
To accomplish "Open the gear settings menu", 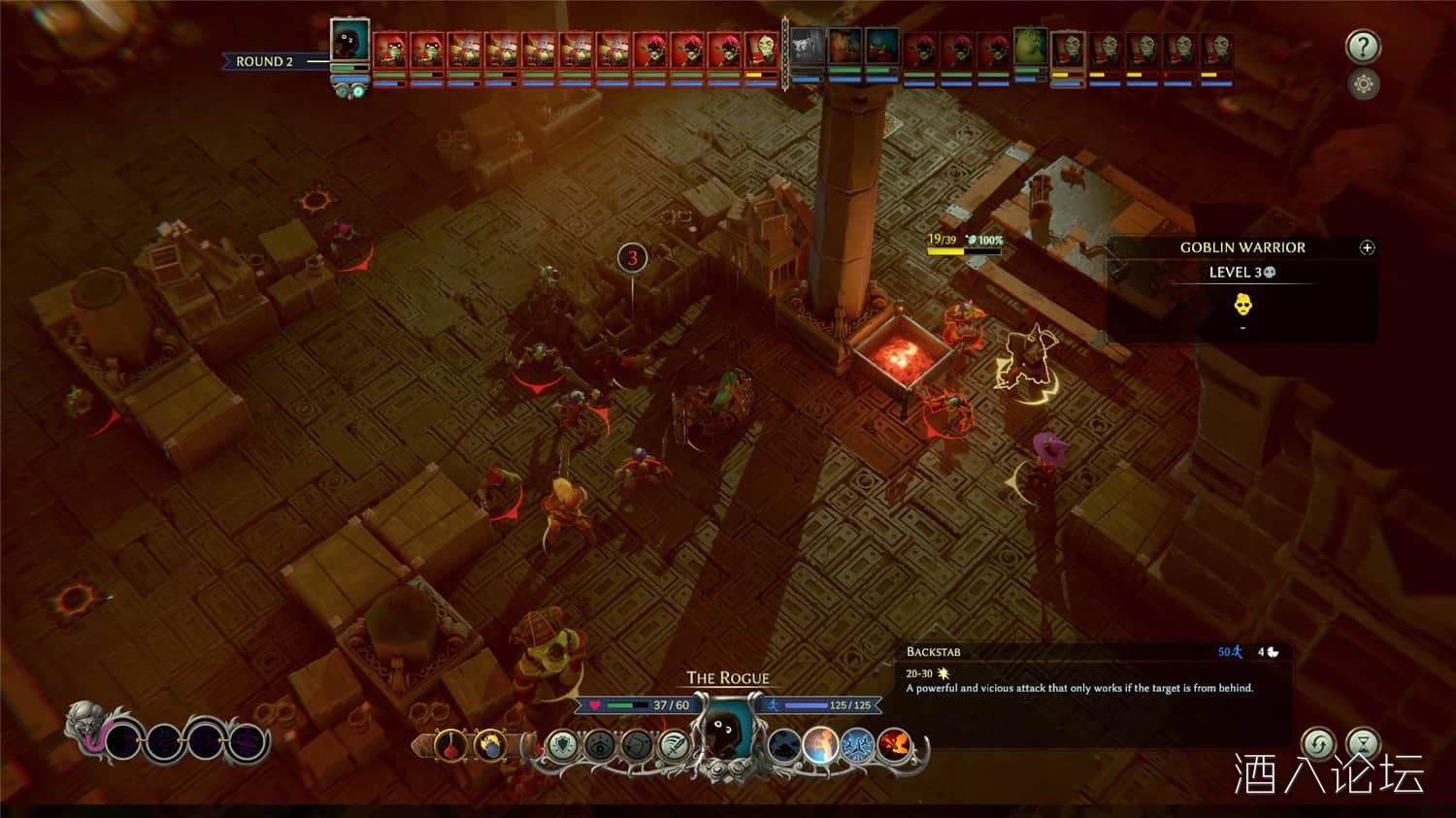I will click(1363, 85).
